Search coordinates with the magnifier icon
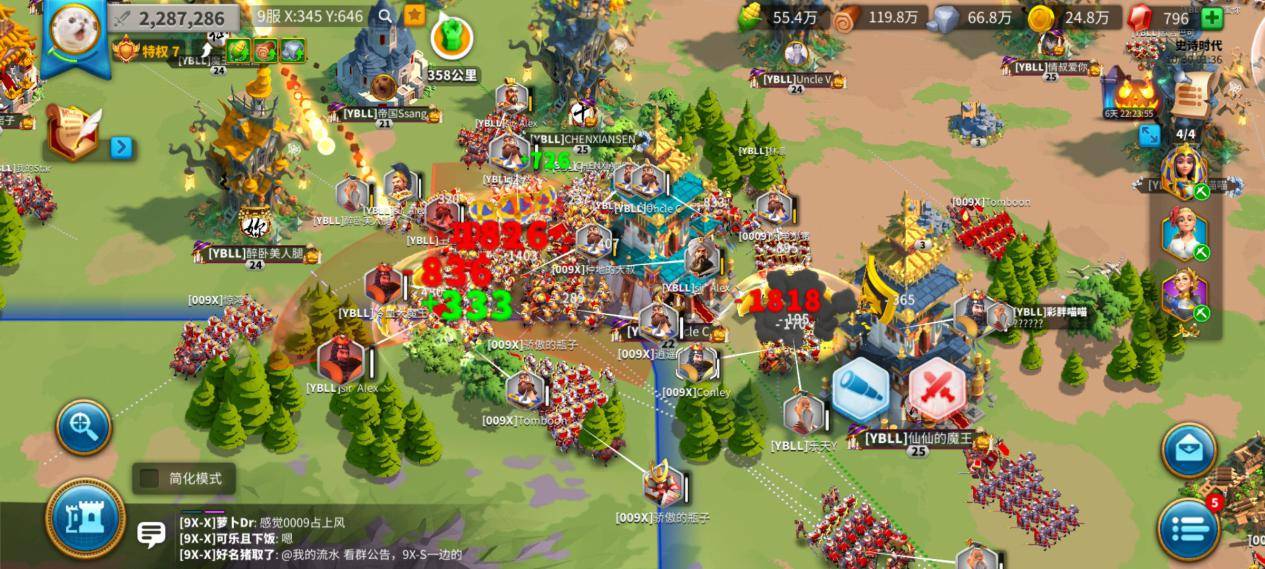 [386, 16]
